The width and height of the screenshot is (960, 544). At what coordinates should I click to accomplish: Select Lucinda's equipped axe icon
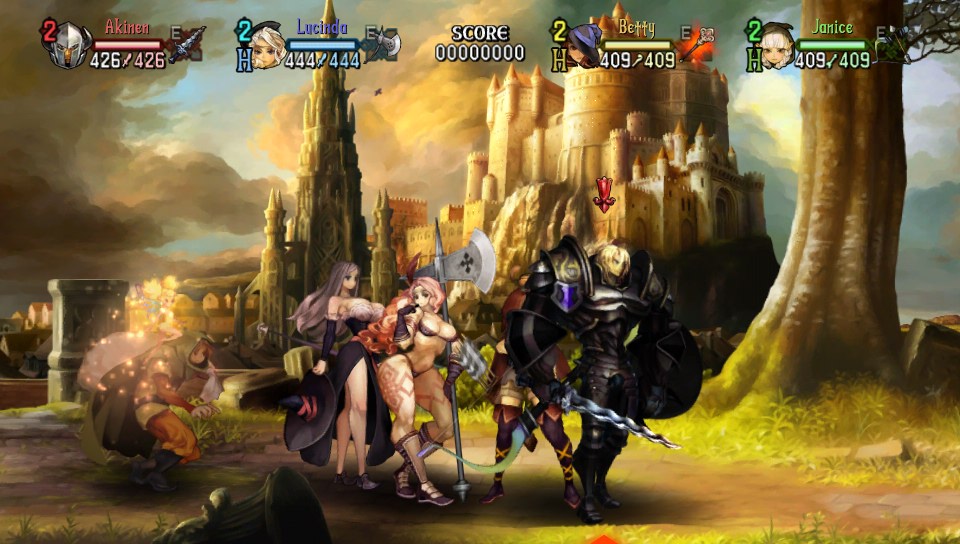pyautogui.click(x=383, y=44)
